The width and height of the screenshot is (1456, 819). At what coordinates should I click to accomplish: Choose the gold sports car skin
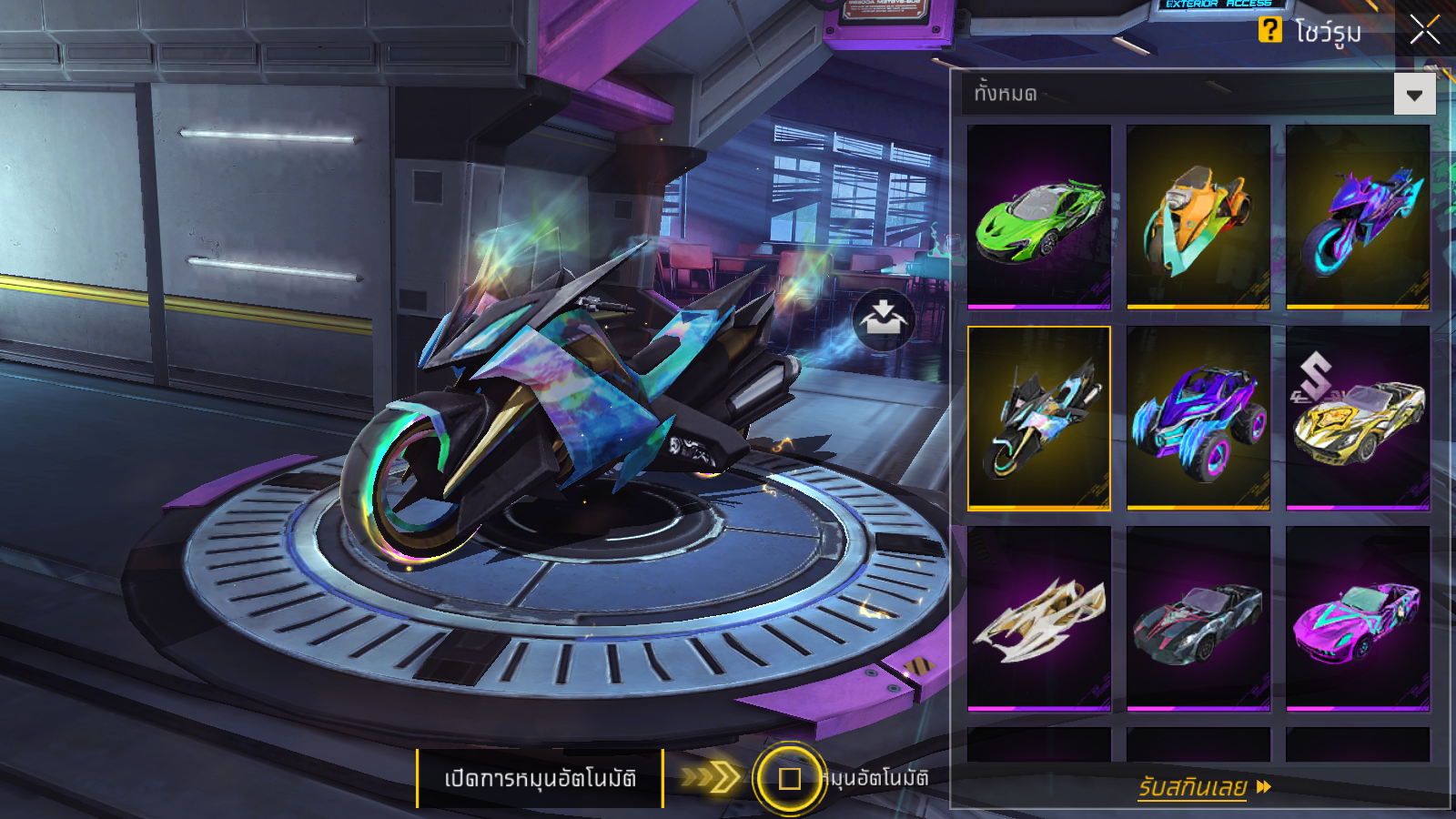[1357, 418]
